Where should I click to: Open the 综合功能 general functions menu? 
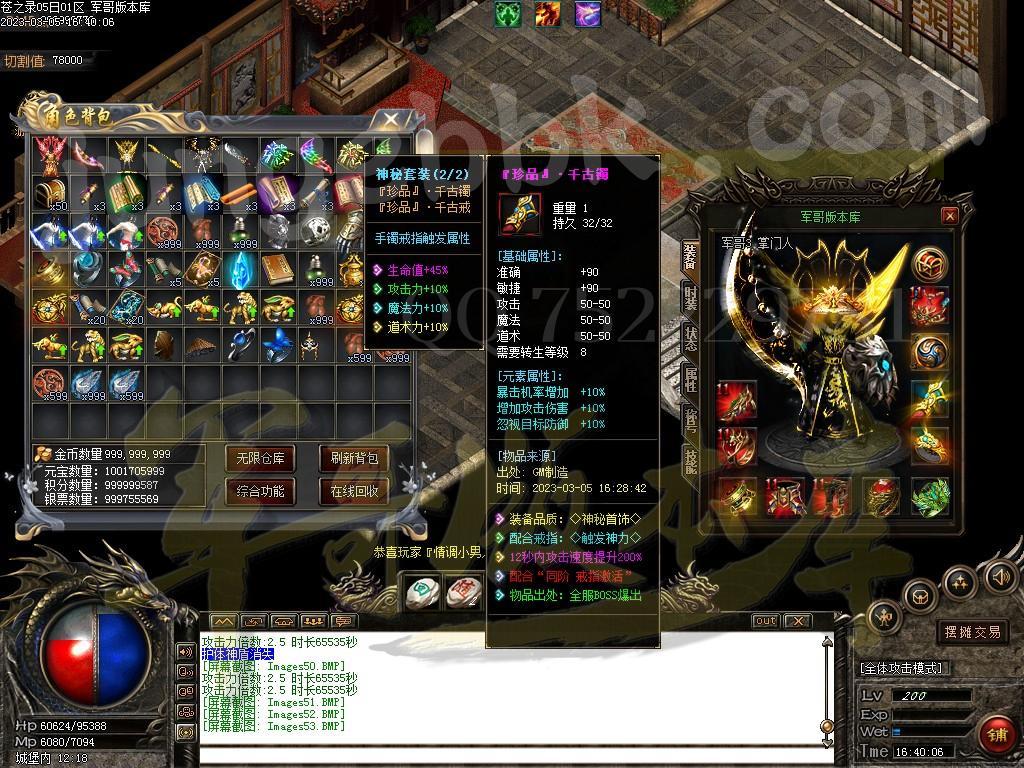pyautogui.click(x=260, y=491)
